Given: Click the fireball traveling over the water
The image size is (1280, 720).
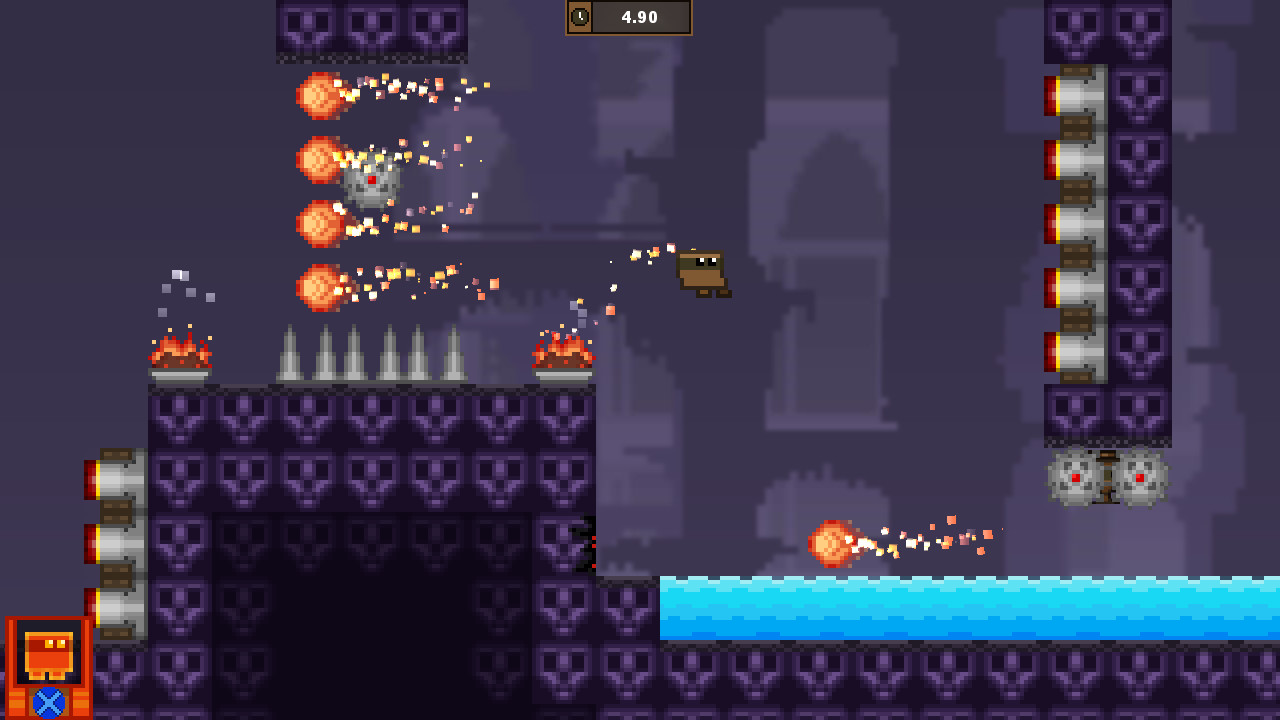Looking at the screenshot, I should 830,545.
